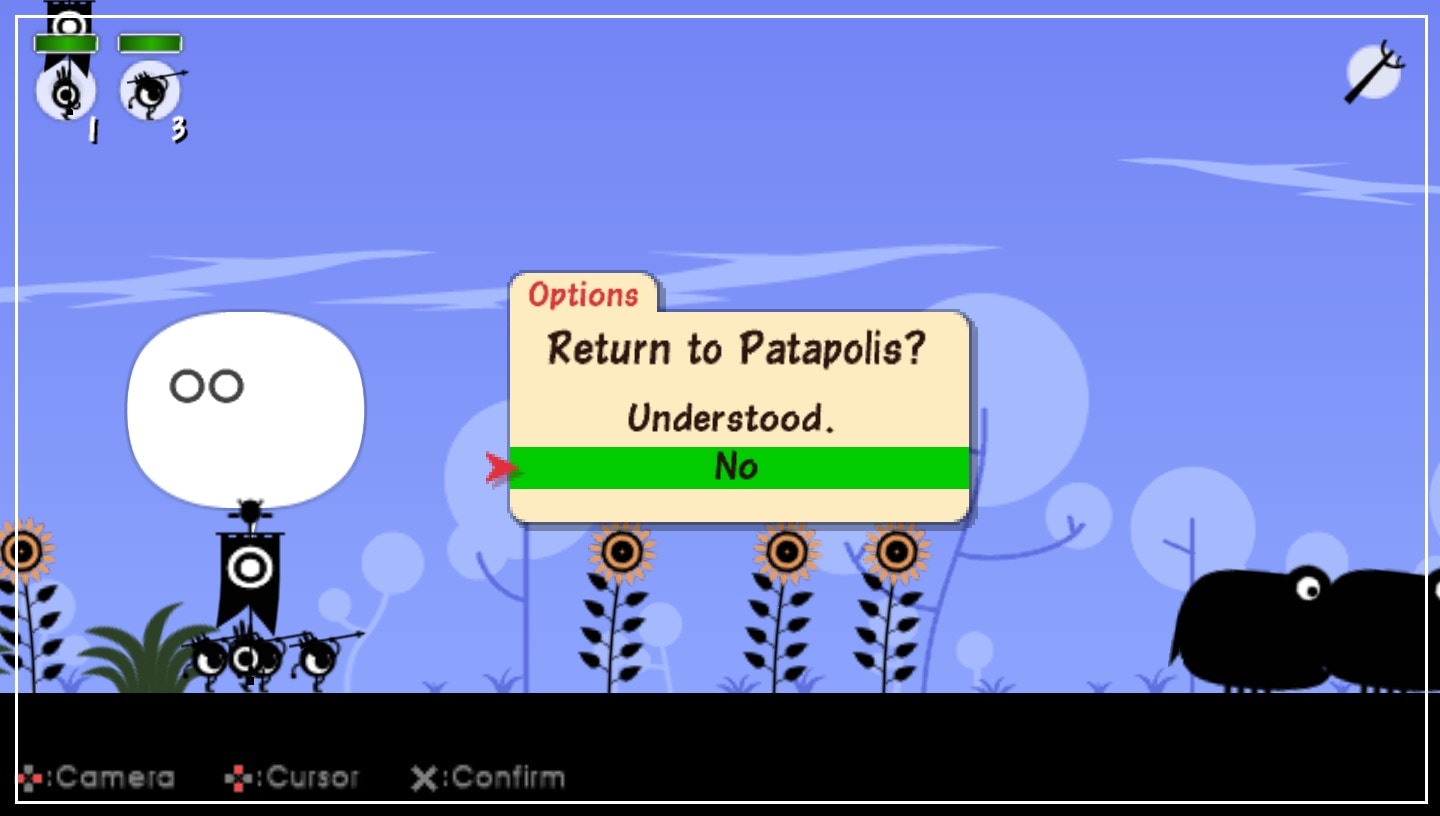
Task: Click the Confirm label in the control bar
Action: (510, 777)
